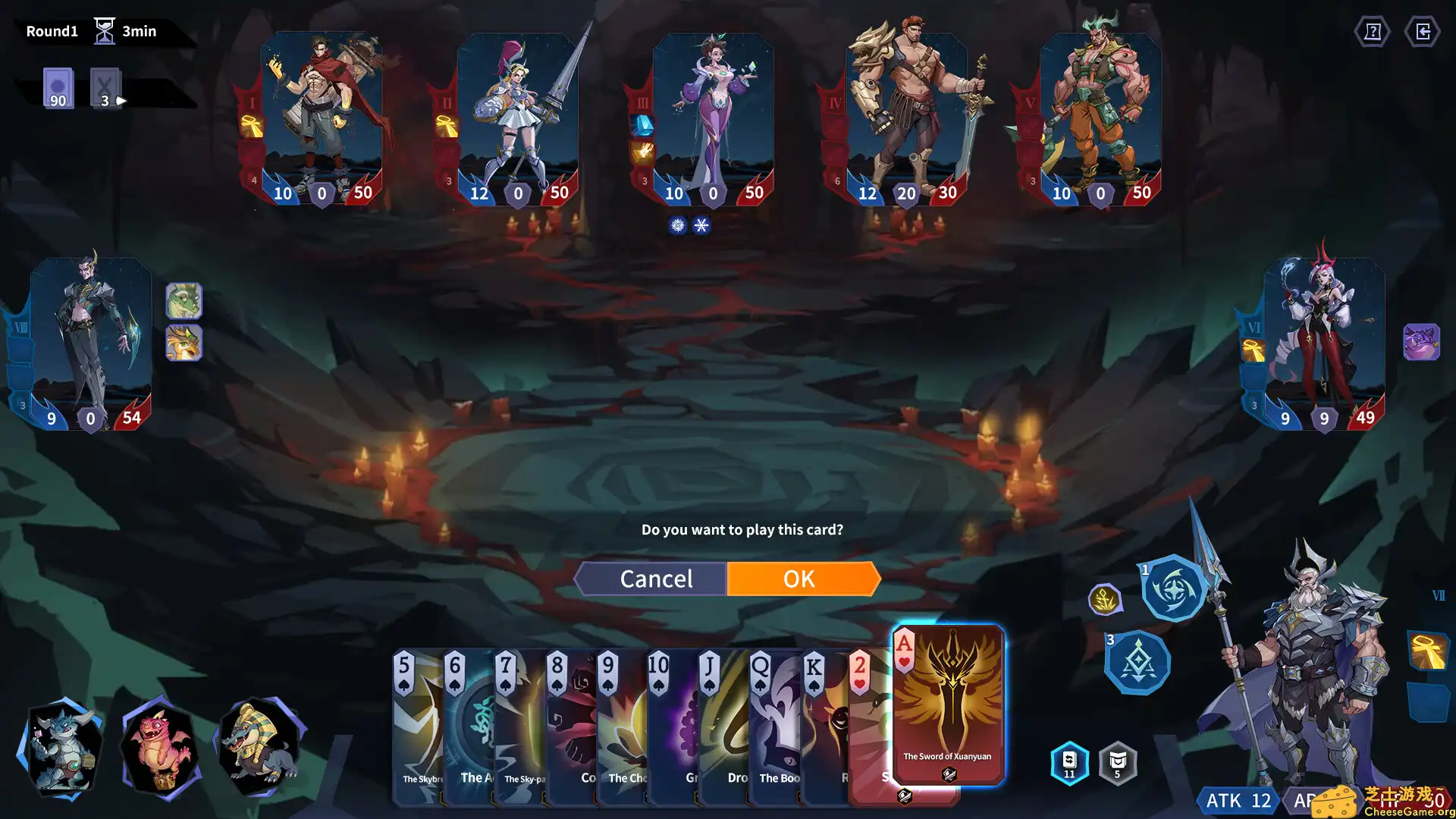Click the purple creature icon beside hero VI
Viewport: 1456px width, 819px height.
(x=1422, y=340)
